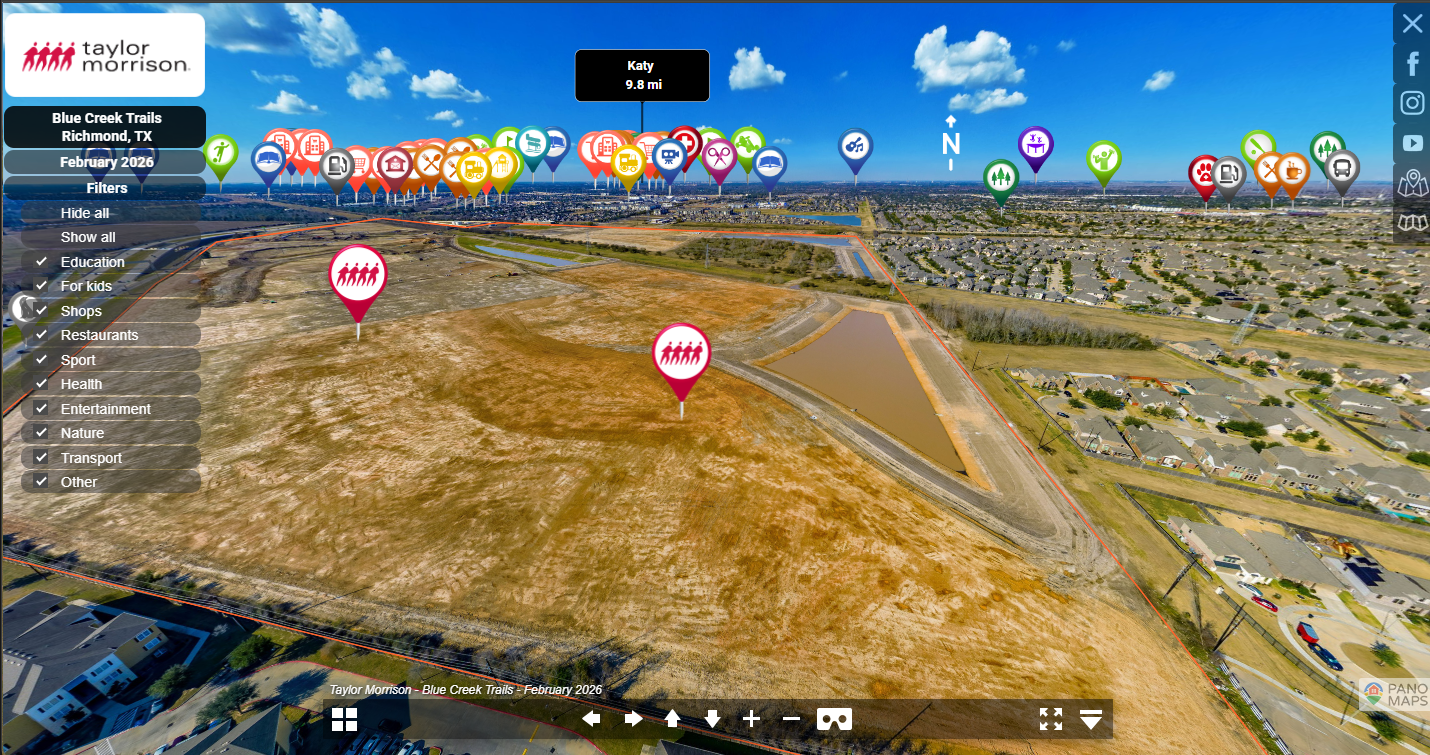
Task: Toggle the Entertainment filter
Action: point(41,408)
